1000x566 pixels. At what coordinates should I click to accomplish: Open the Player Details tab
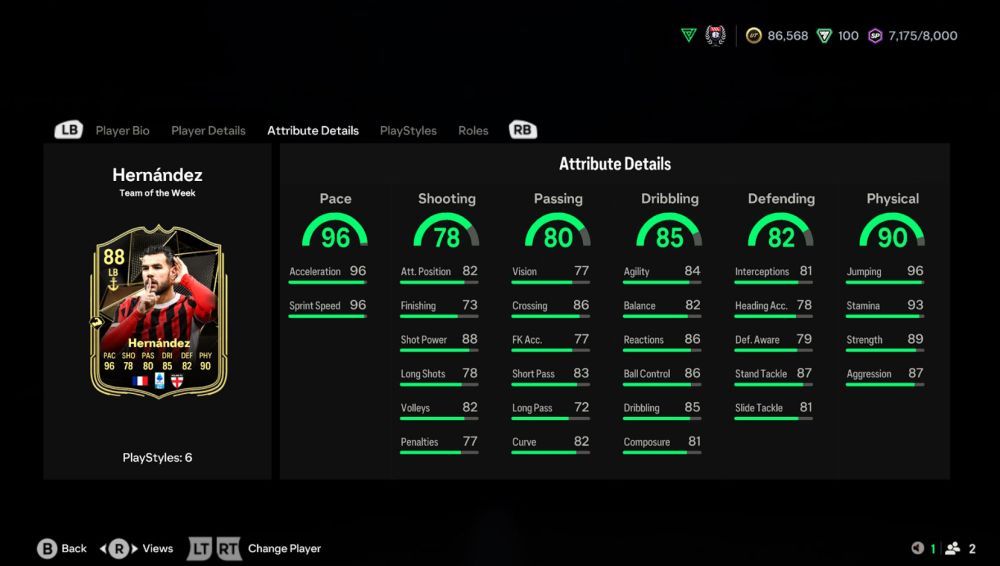click(208, 131)
